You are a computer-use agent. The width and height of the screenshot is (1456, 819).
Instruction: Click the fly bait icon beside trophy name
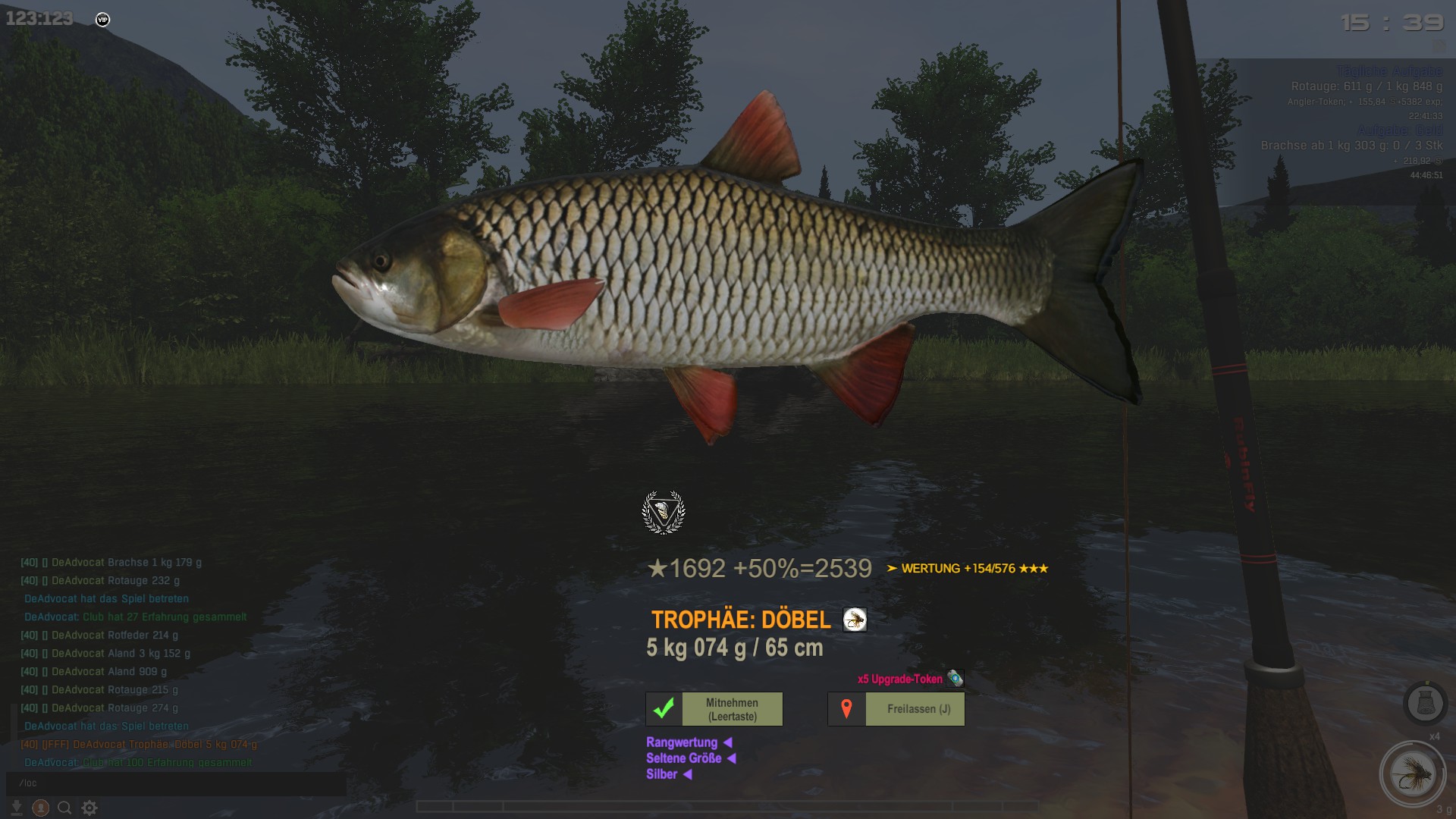[855, 620]
